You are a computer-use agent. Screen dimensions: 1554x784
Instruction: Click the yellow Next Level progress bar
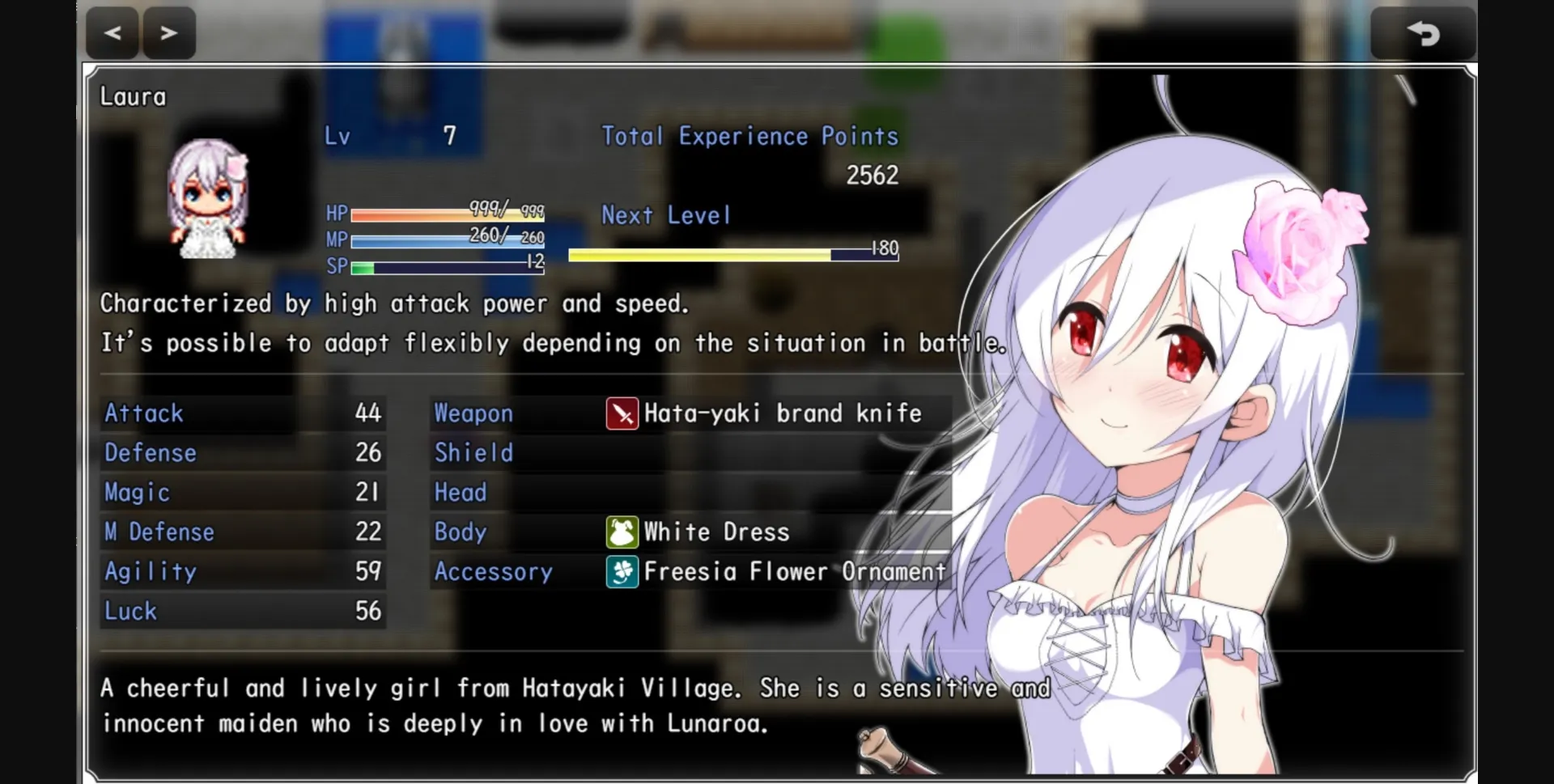(x=700, y=254)
